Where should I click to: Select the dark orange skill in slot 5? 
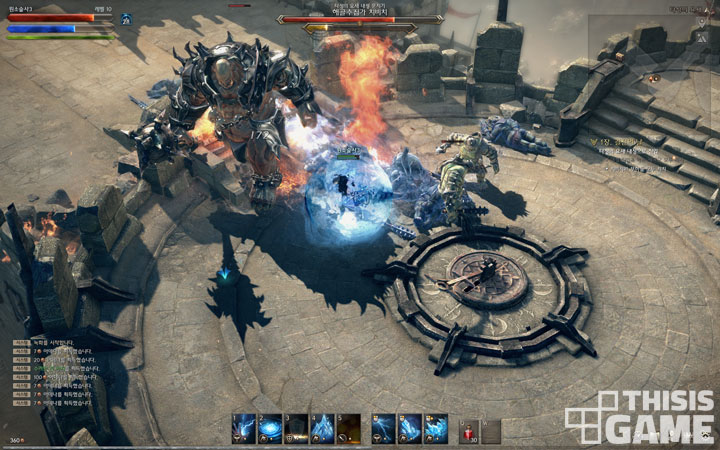[x=348, y=427]
